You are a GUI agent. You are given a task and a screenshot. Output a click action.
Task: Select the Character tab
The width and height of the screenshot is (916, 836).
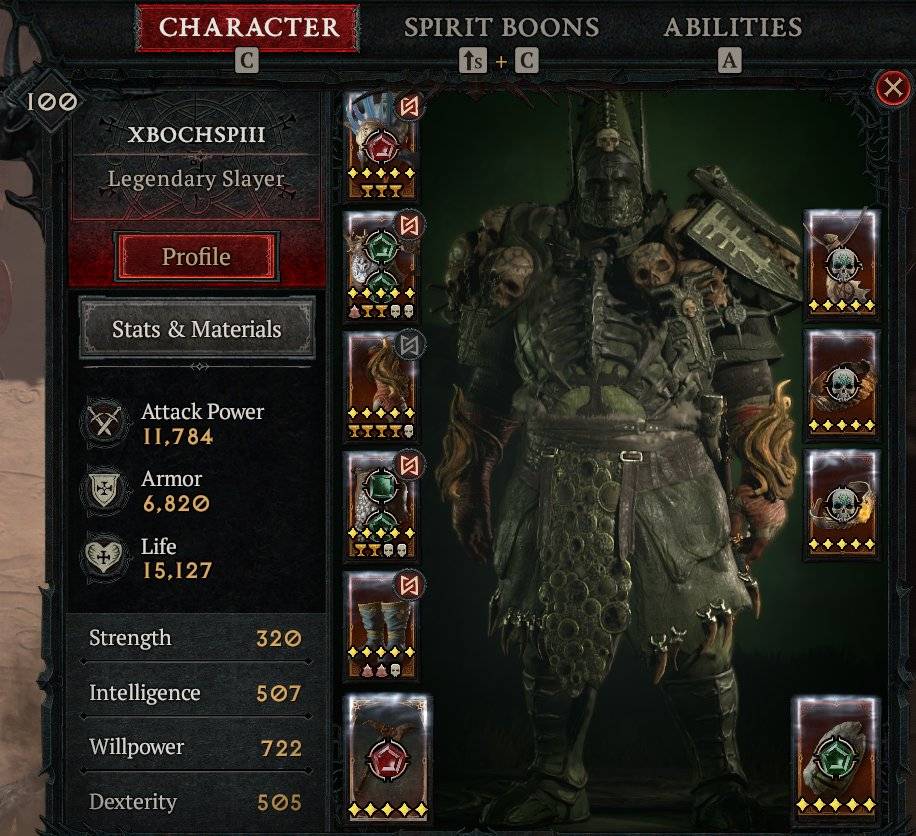click(247, 27)
